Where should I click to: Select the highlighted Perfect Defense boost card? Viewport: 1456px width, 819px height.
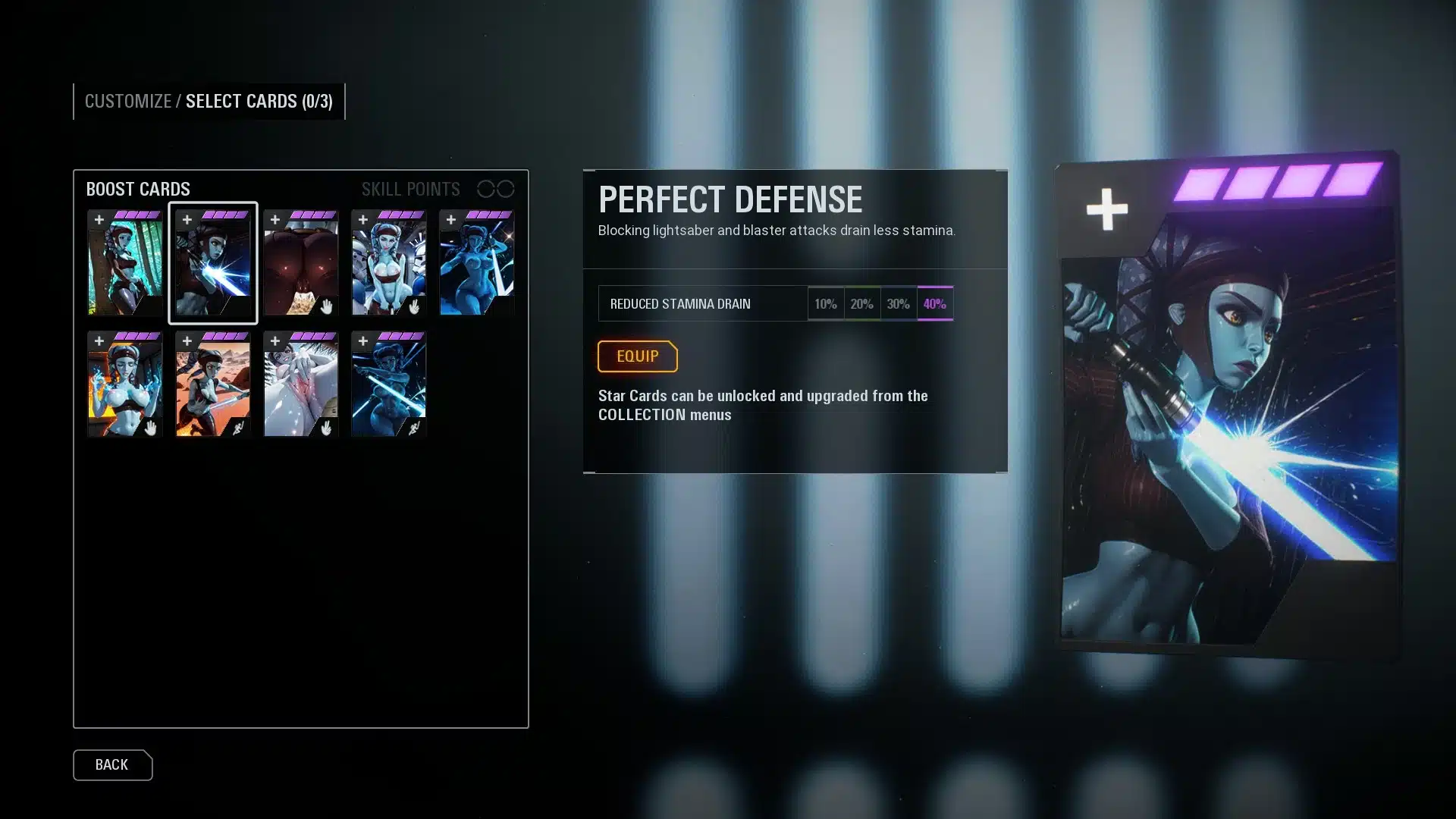[x=213, y=263]
